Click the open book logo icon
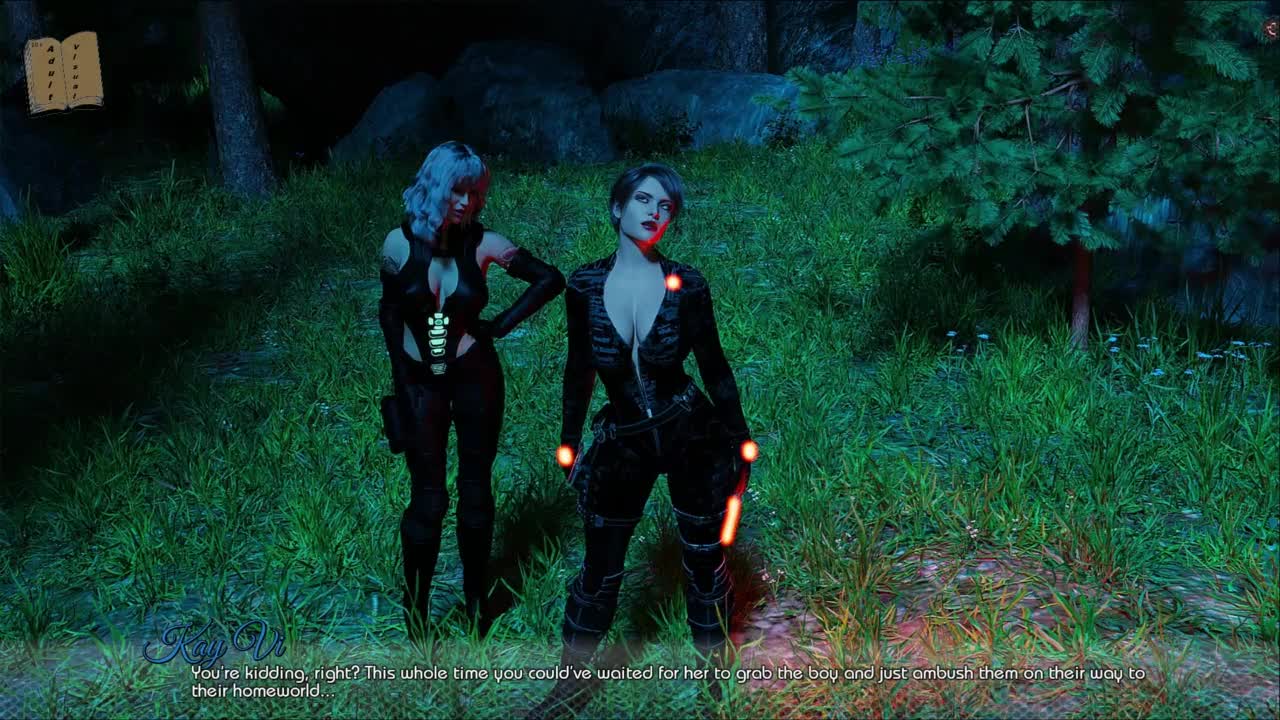1280x720 pixels. coord(64,72)
